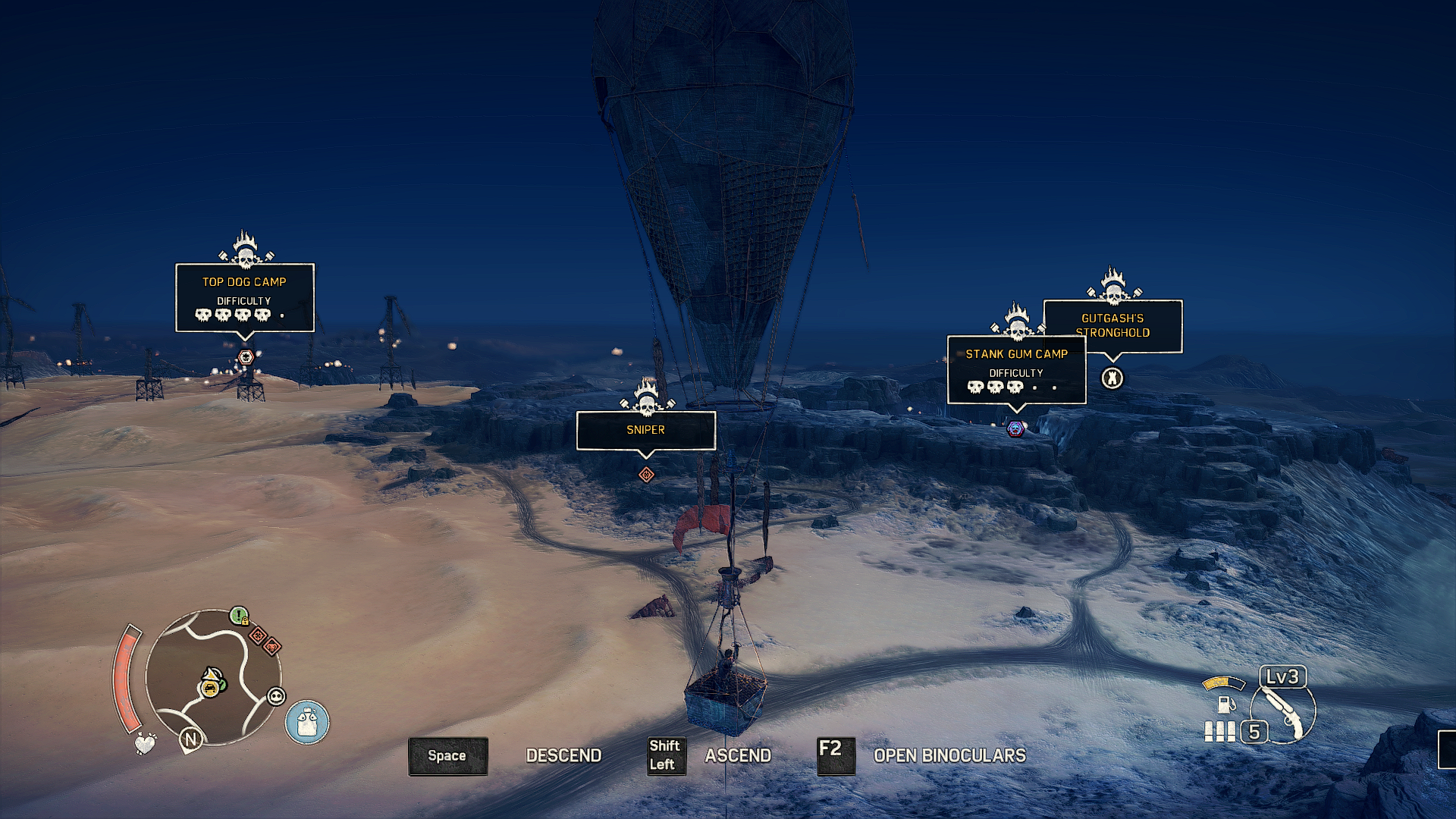This screenshot has width=1456, height=819.
Task: Click the wrench icon under Gutgash's Stronghold
Action: (1112, 378)
